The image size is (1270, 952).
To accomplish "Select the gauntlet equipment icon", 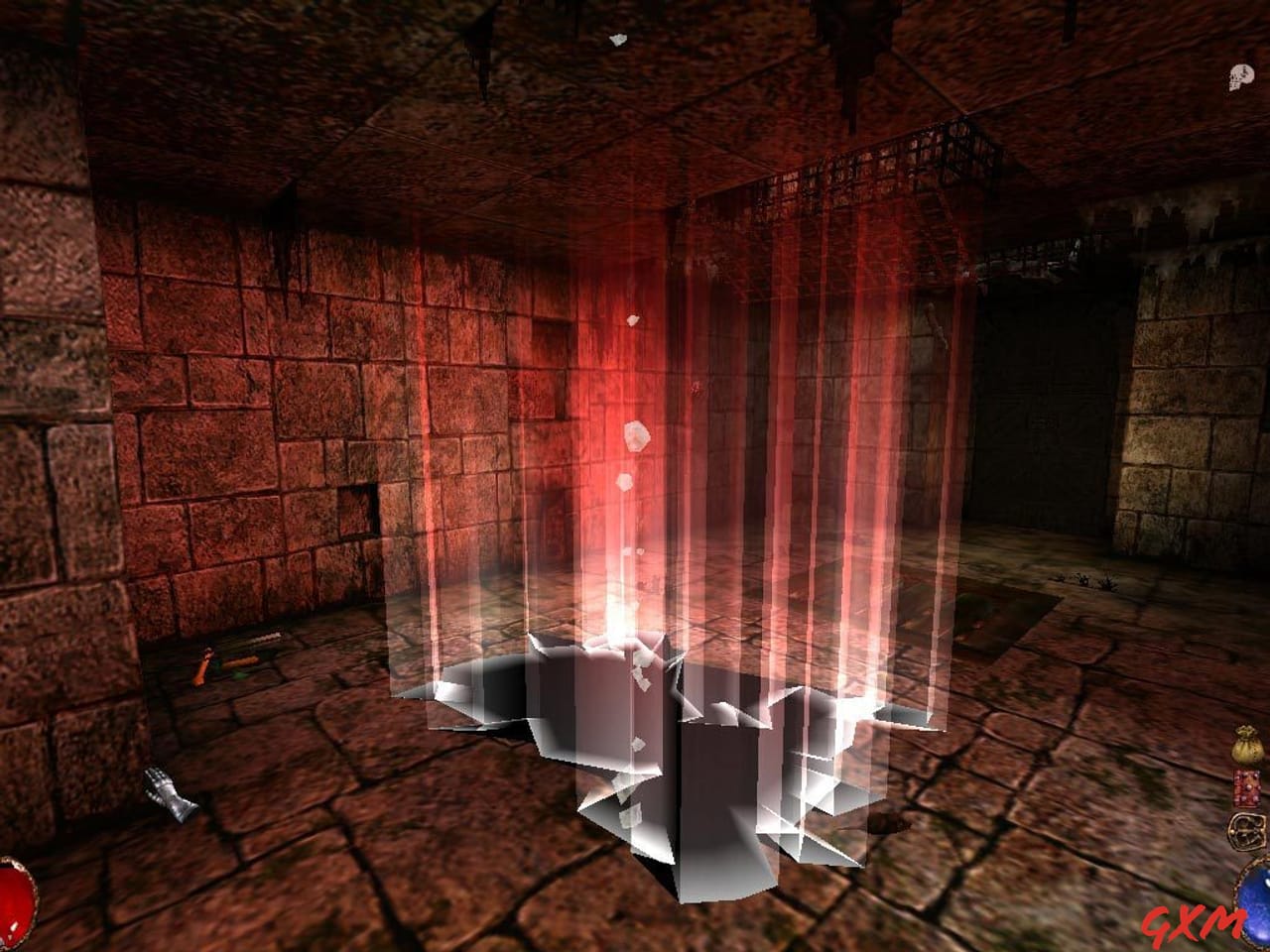I will pos(169,793).
